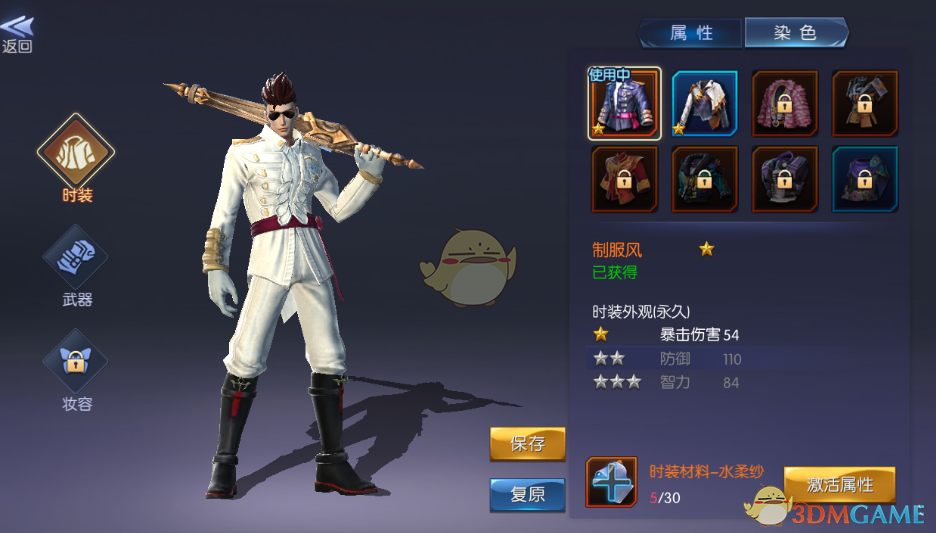Click the 保存 save button

(x=527, y=444)
